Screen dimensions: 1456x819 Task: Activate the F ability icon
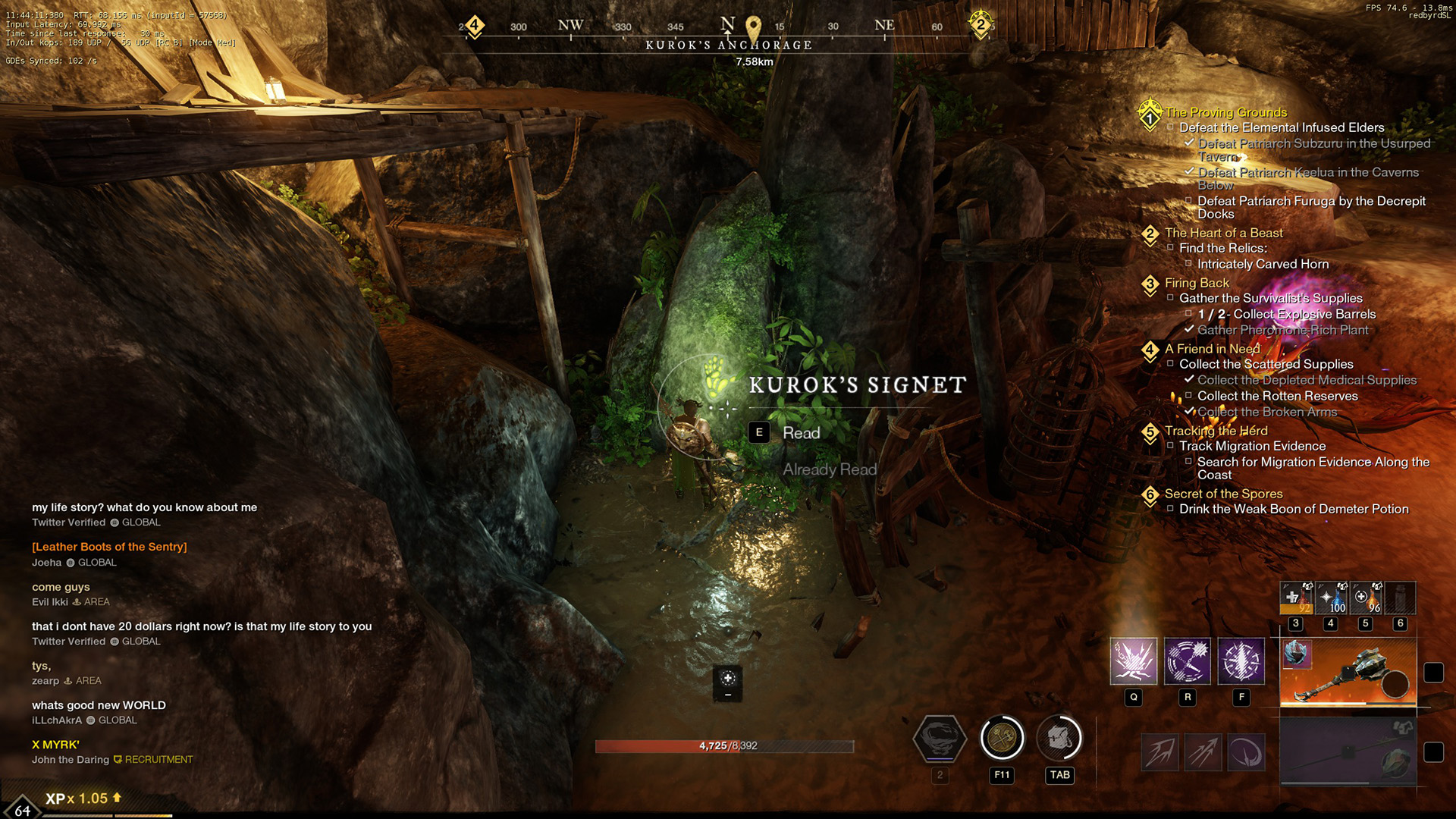pos(1242,662)
